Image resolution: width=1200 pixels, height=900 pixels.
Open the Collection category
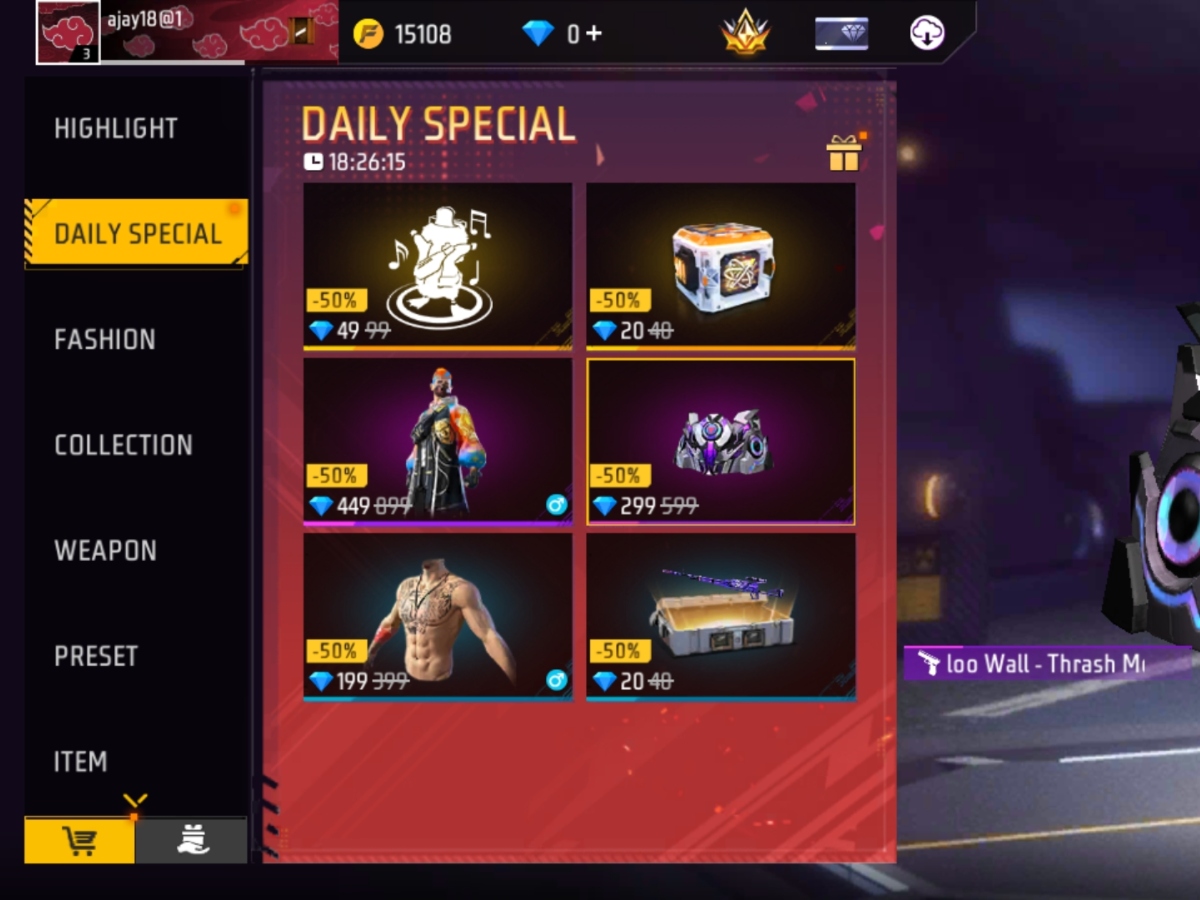pos(123,445)
